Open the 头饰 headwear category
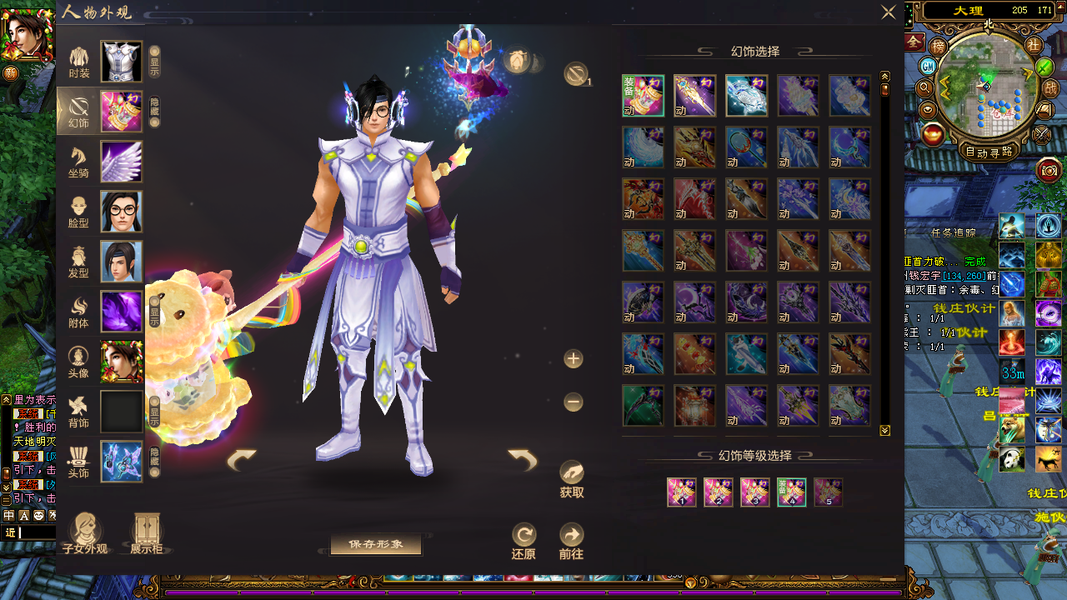Screen dimensions: 1067x600 point(79,461)
